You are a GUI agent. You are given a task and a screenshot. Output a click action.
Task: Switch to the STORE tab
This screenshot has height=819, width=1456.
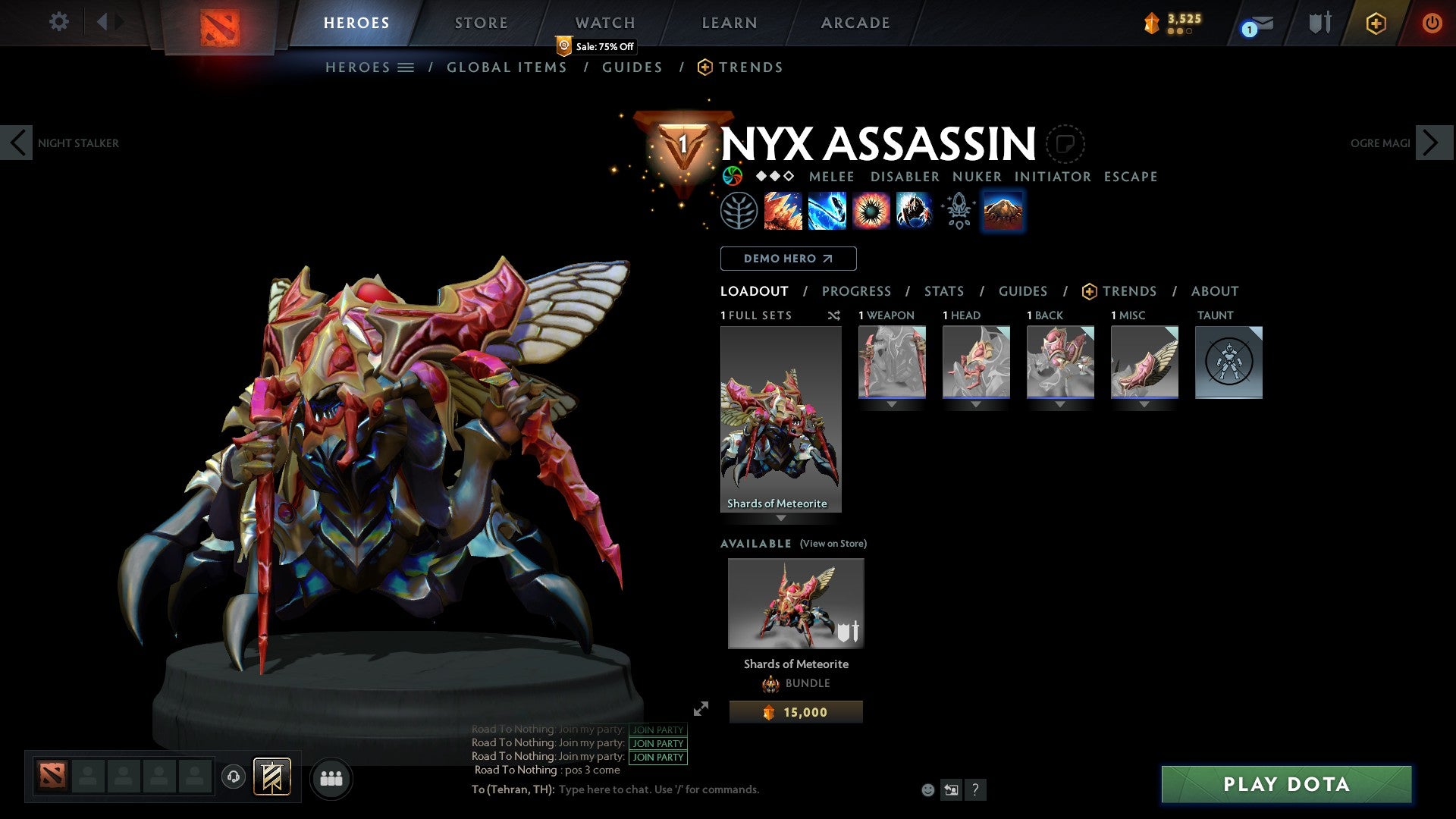481,22
